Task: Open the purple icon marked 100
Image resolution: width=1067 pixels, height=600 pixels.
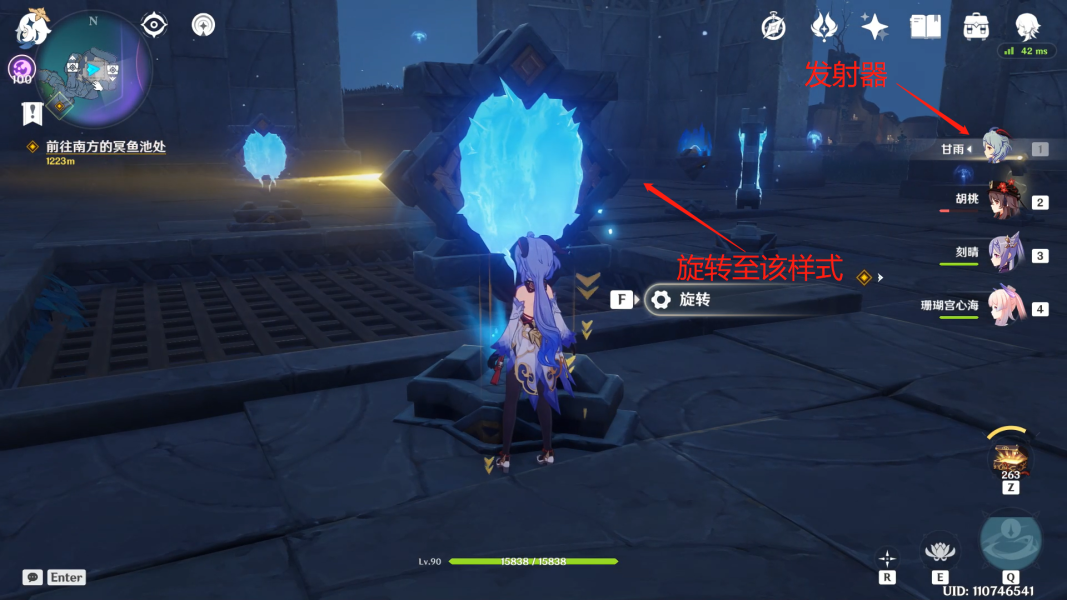Action: [22, 70]
